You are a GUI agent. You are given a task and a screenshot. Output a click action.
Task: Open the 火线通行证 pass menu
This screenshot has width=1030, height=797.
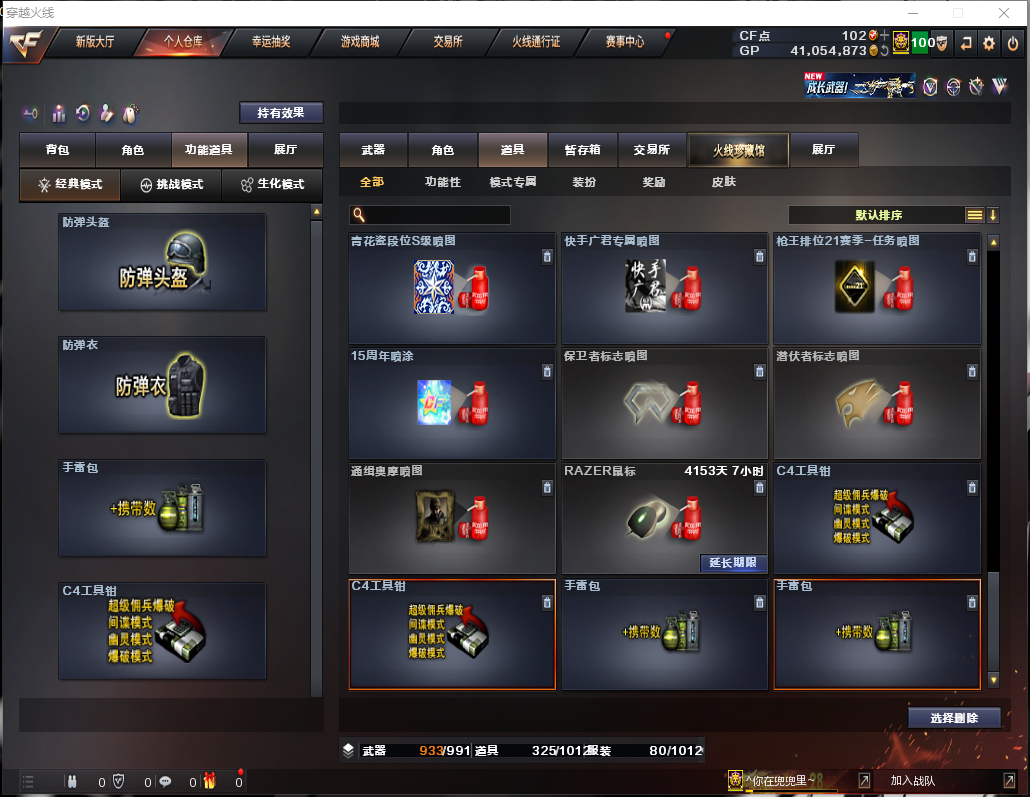[536, 42]
